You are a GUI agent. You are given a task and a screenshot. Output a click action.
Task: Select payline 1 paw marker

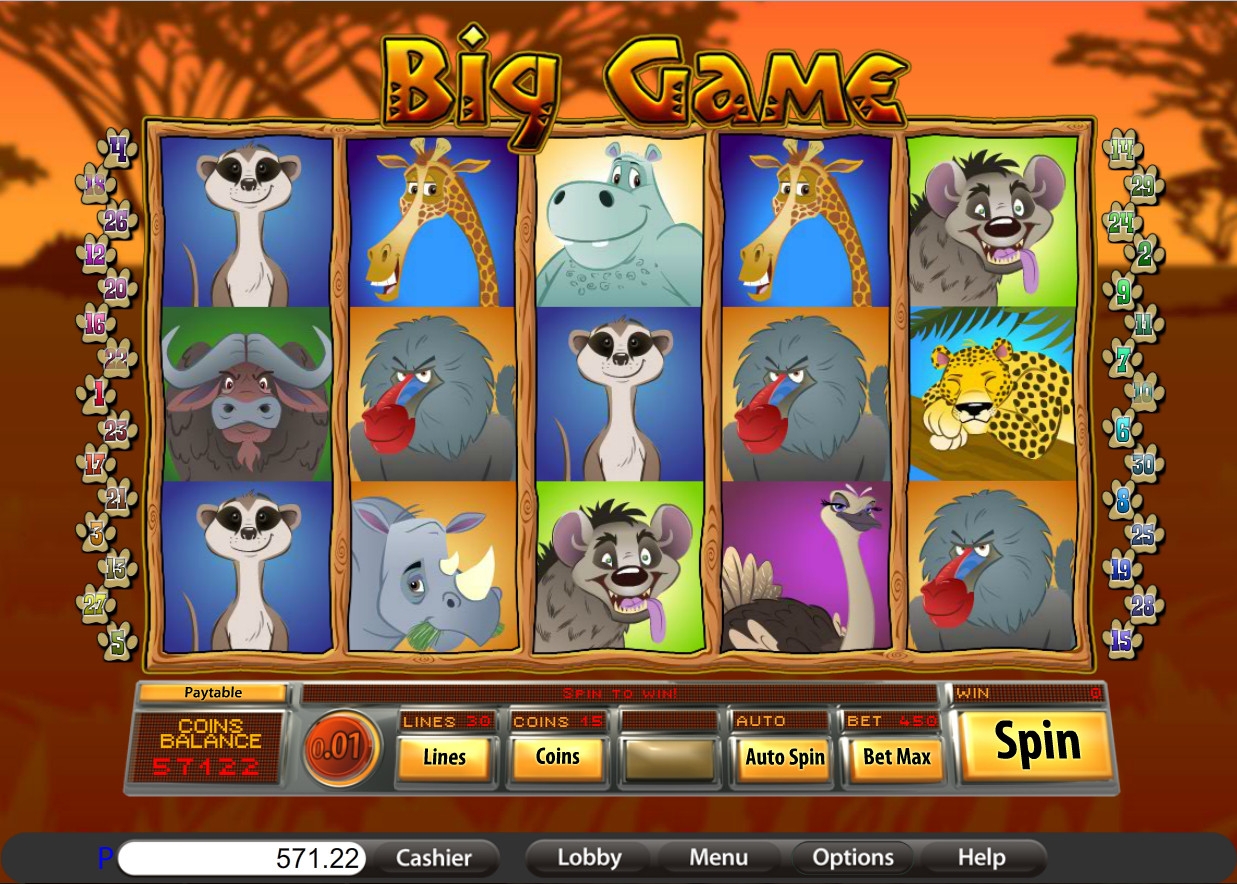point(98,393)
